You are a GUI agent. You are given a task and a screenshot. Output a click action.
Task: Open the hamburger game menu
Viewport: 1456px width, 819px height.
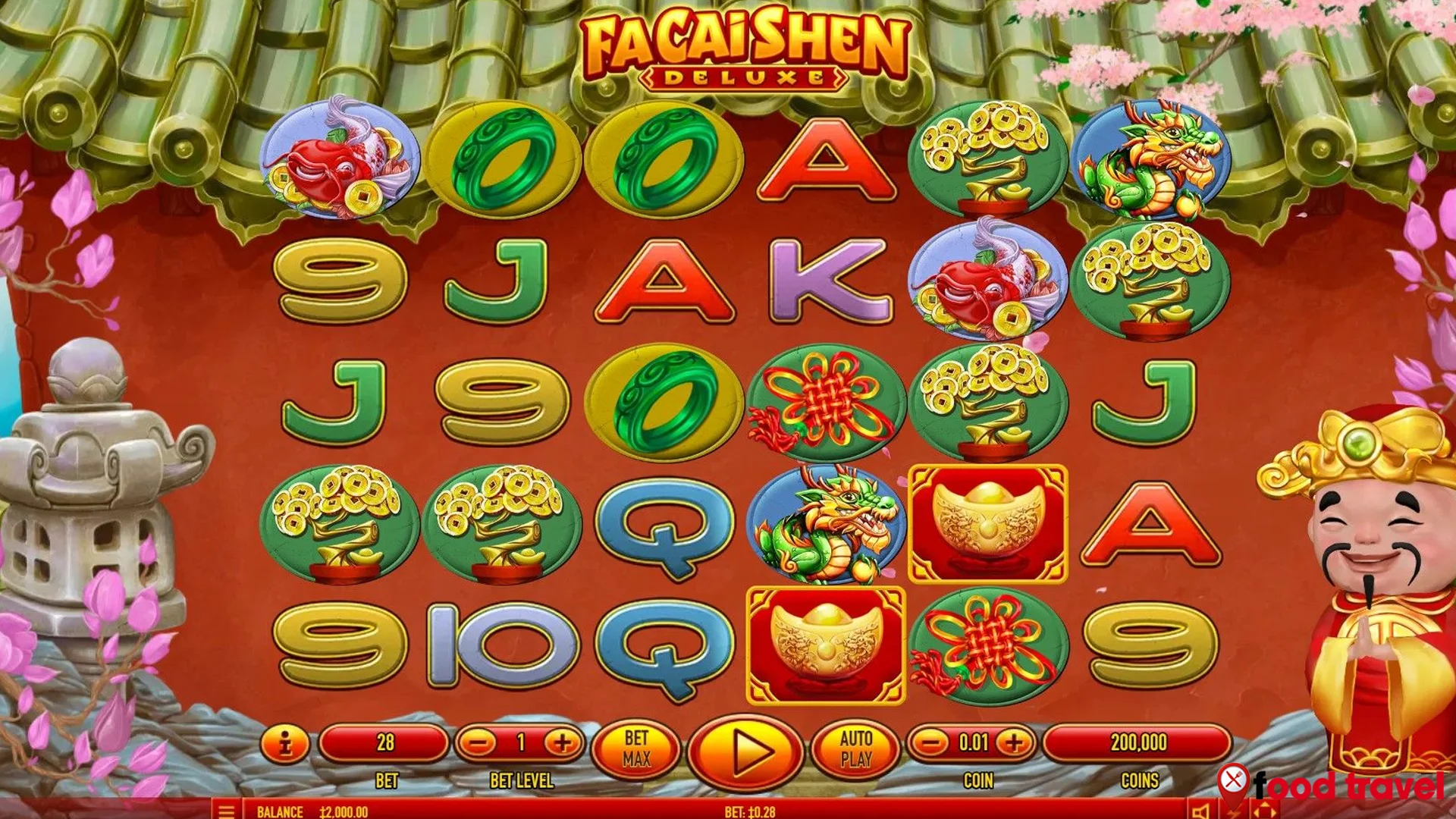(x=224, y=810)
